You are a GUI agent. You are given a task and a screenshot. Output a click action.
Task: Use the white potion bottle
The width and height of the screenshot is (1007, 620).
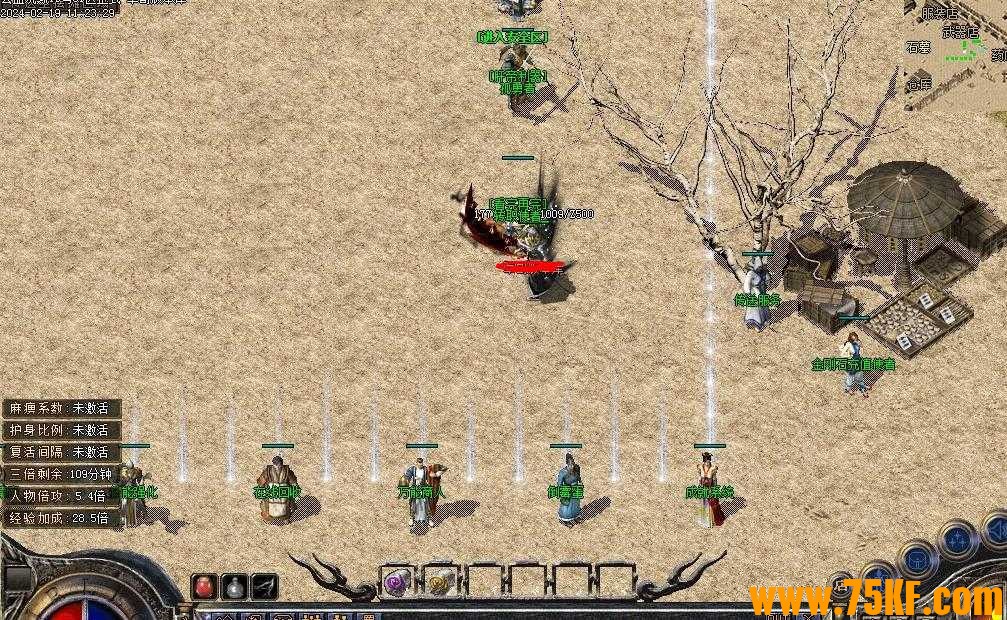coord(234,586)
